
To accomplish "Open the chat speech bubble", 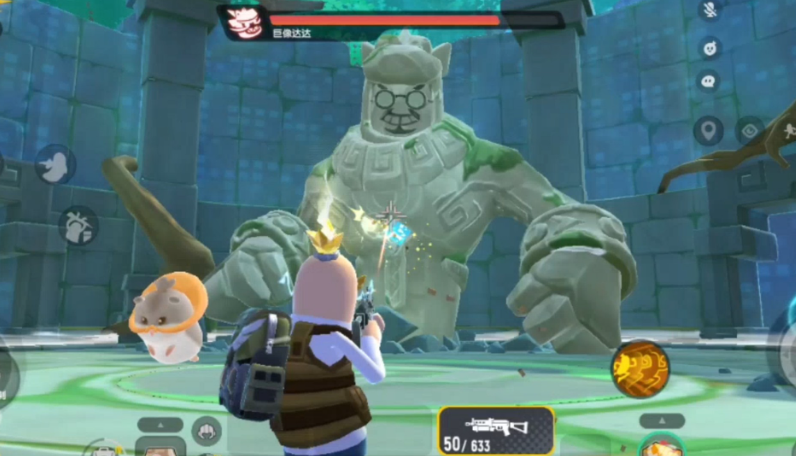I will [710, 82].
